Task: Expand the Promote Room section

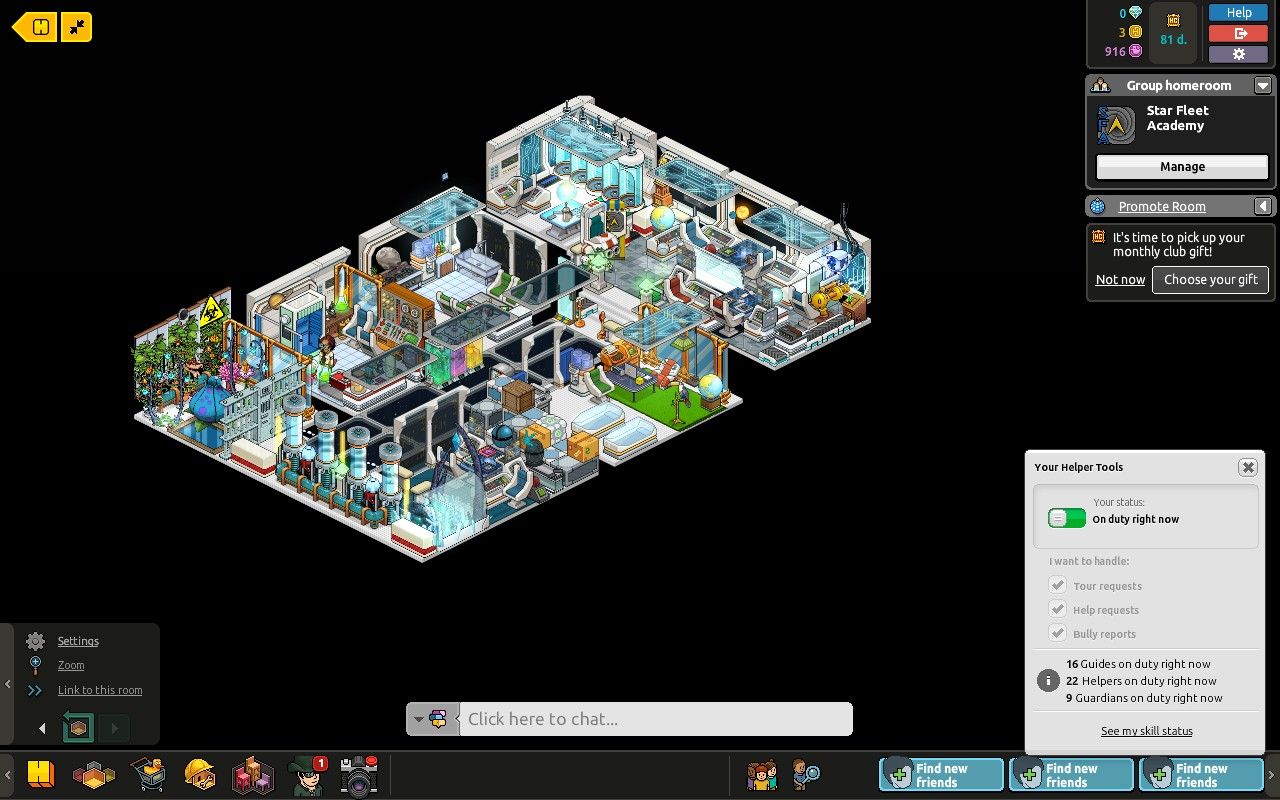Action: coord(1263,206)
